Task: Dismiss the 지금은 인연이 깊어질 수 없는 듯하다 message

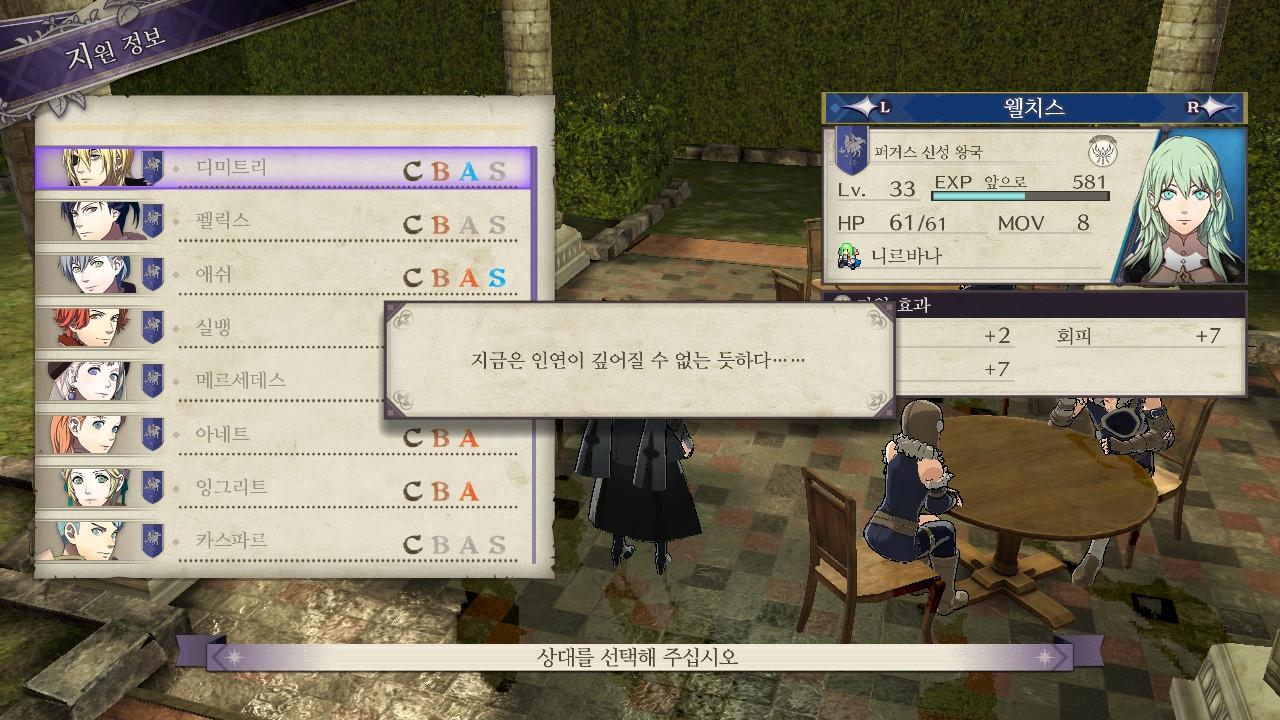Action: tap(639, 360)
